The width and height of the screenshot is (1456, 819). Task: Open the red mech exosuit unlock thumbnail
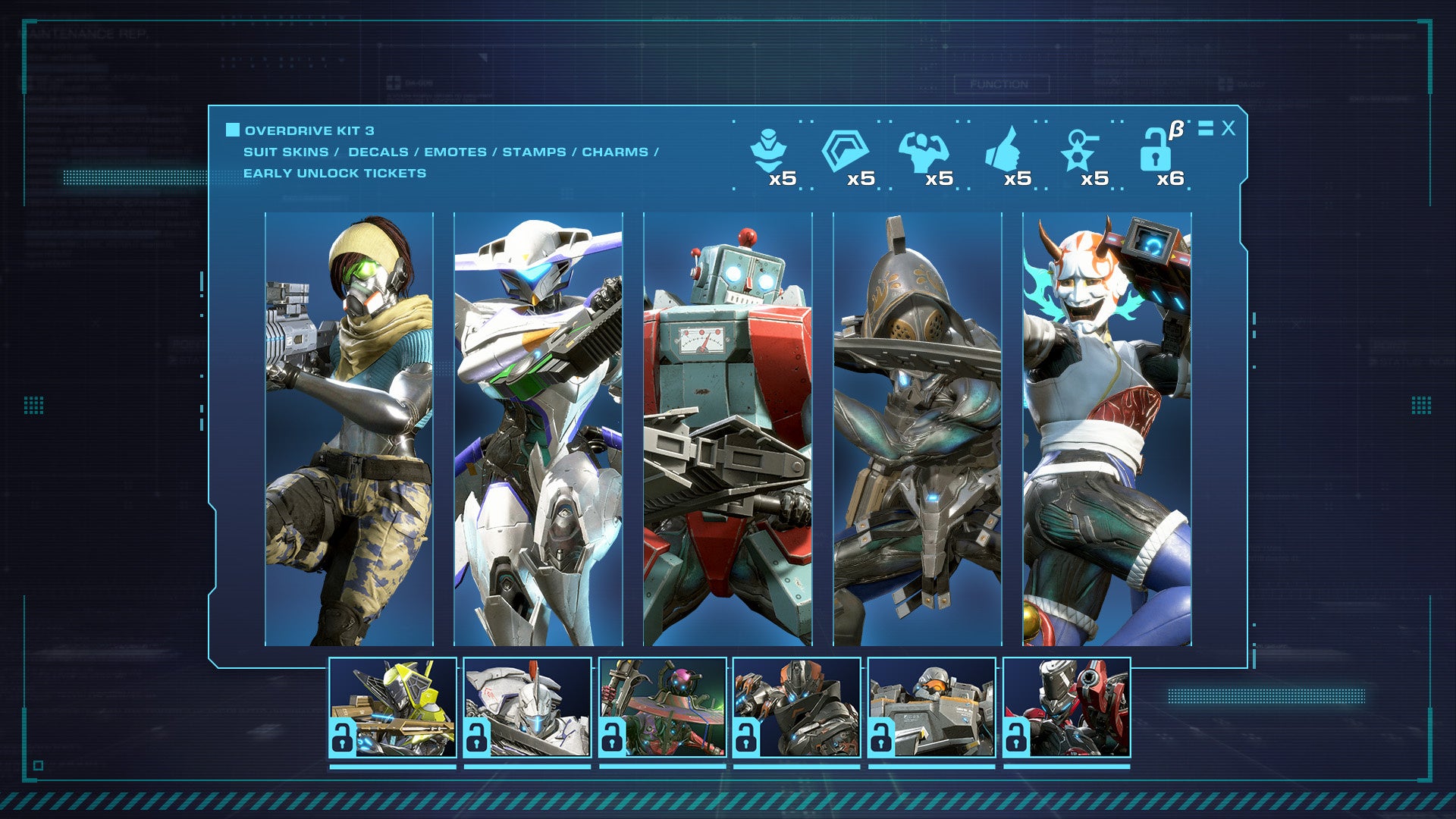click(x=1067, y=708)
